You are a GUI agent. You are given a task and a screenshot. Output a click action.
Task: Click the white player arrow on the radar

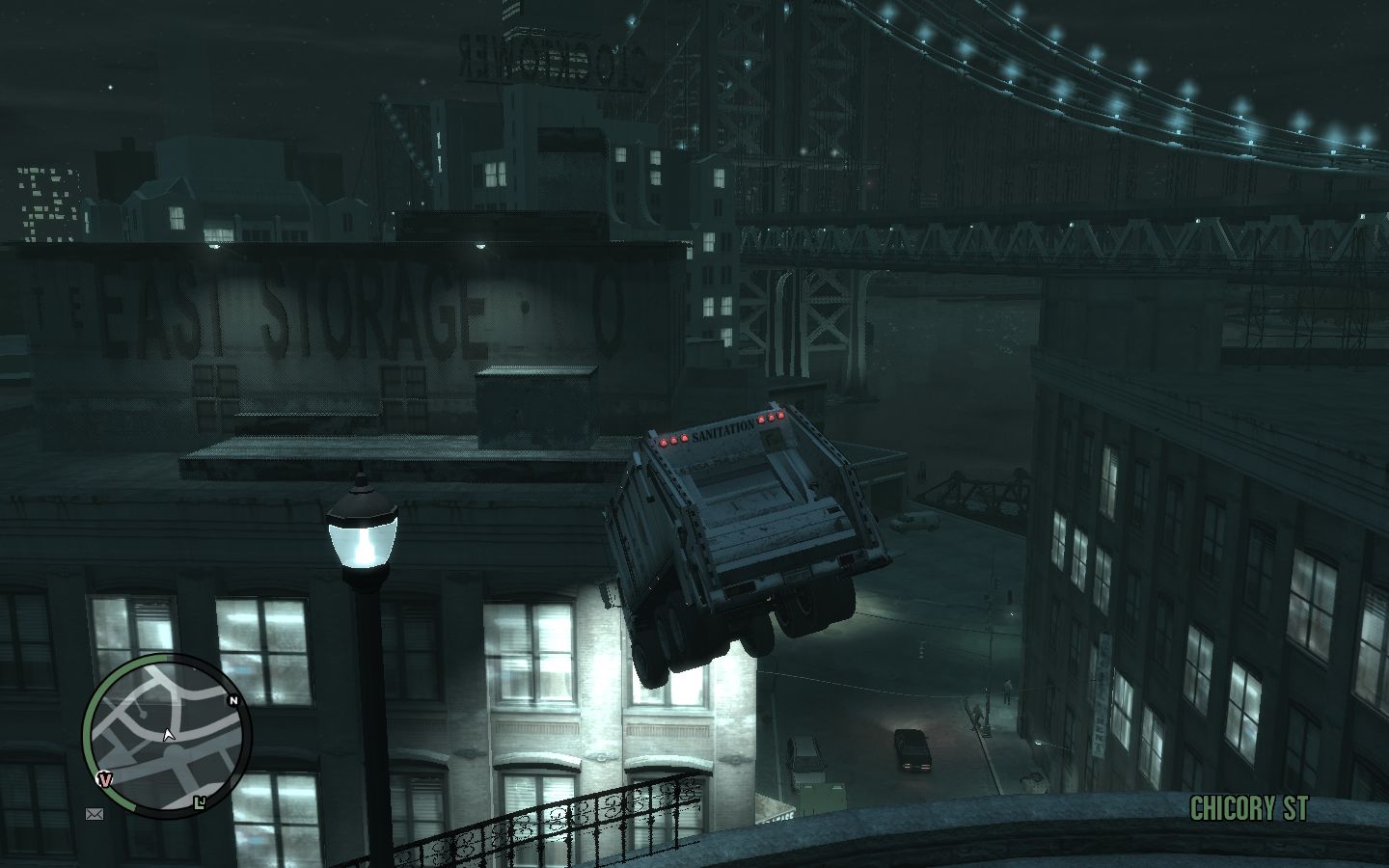pos(169,736)
